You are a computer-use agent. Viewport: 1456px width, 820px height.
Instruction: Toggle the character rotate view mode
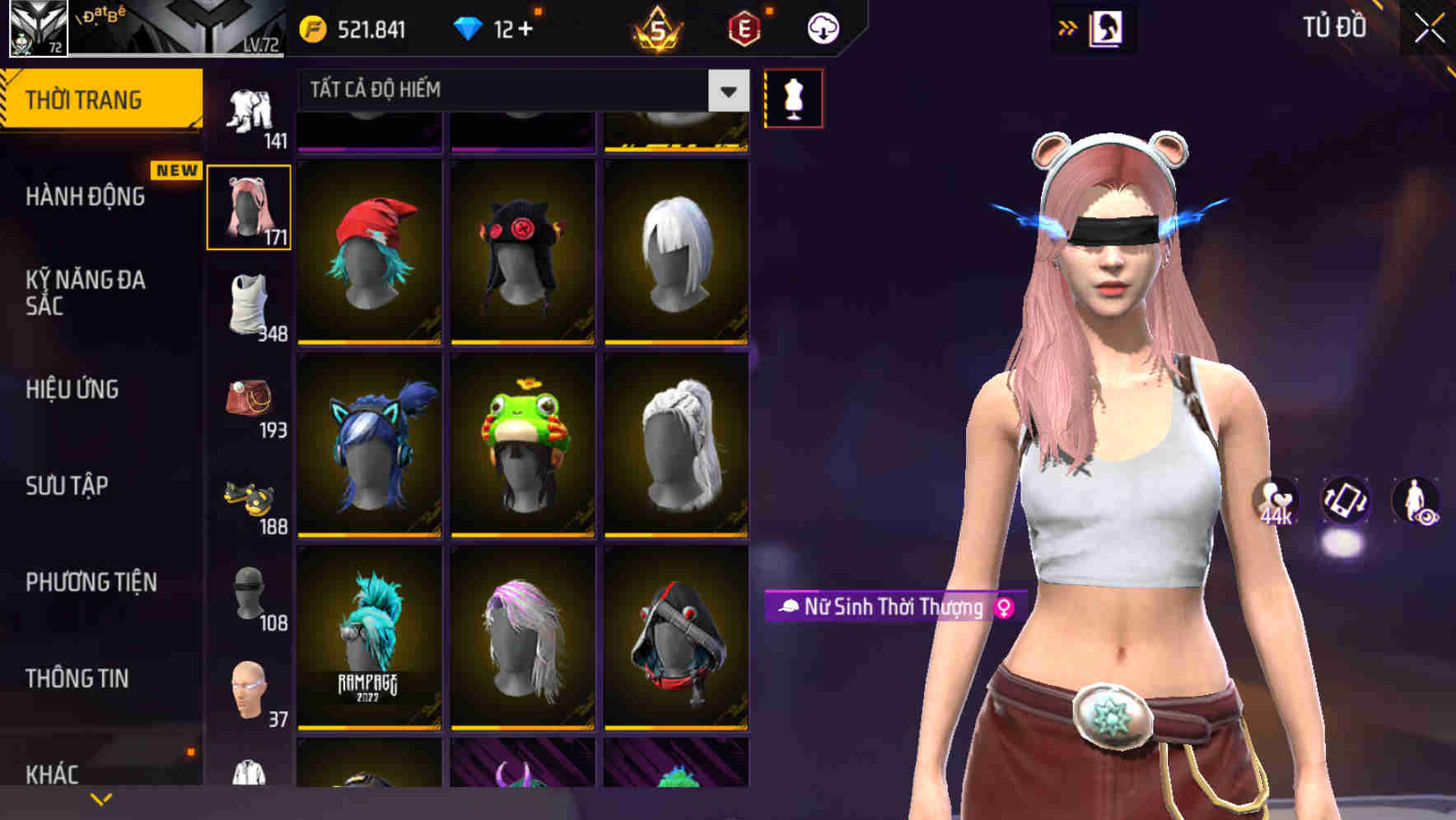(x=1344, y=503)
